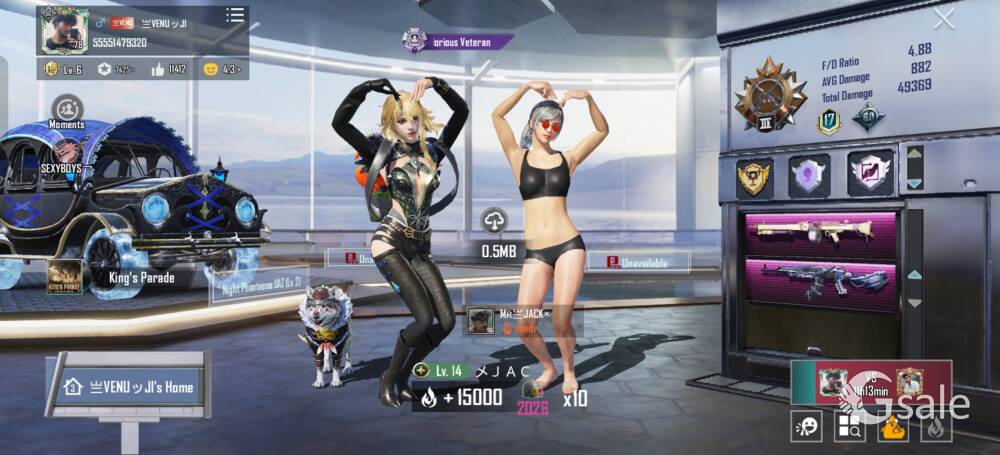Image resolution: width=1000 pixels, height=455 pixels.
Task: Open Moments from the profile
Action: (x=67, y=109)
